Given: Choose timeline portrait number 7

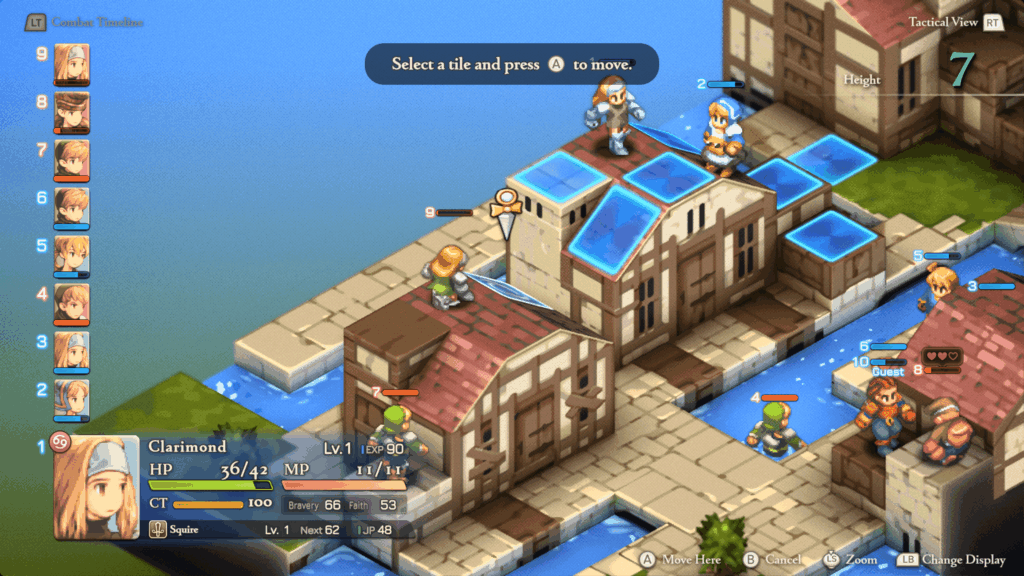Looking at the screenshot, I should click(72, 158).
